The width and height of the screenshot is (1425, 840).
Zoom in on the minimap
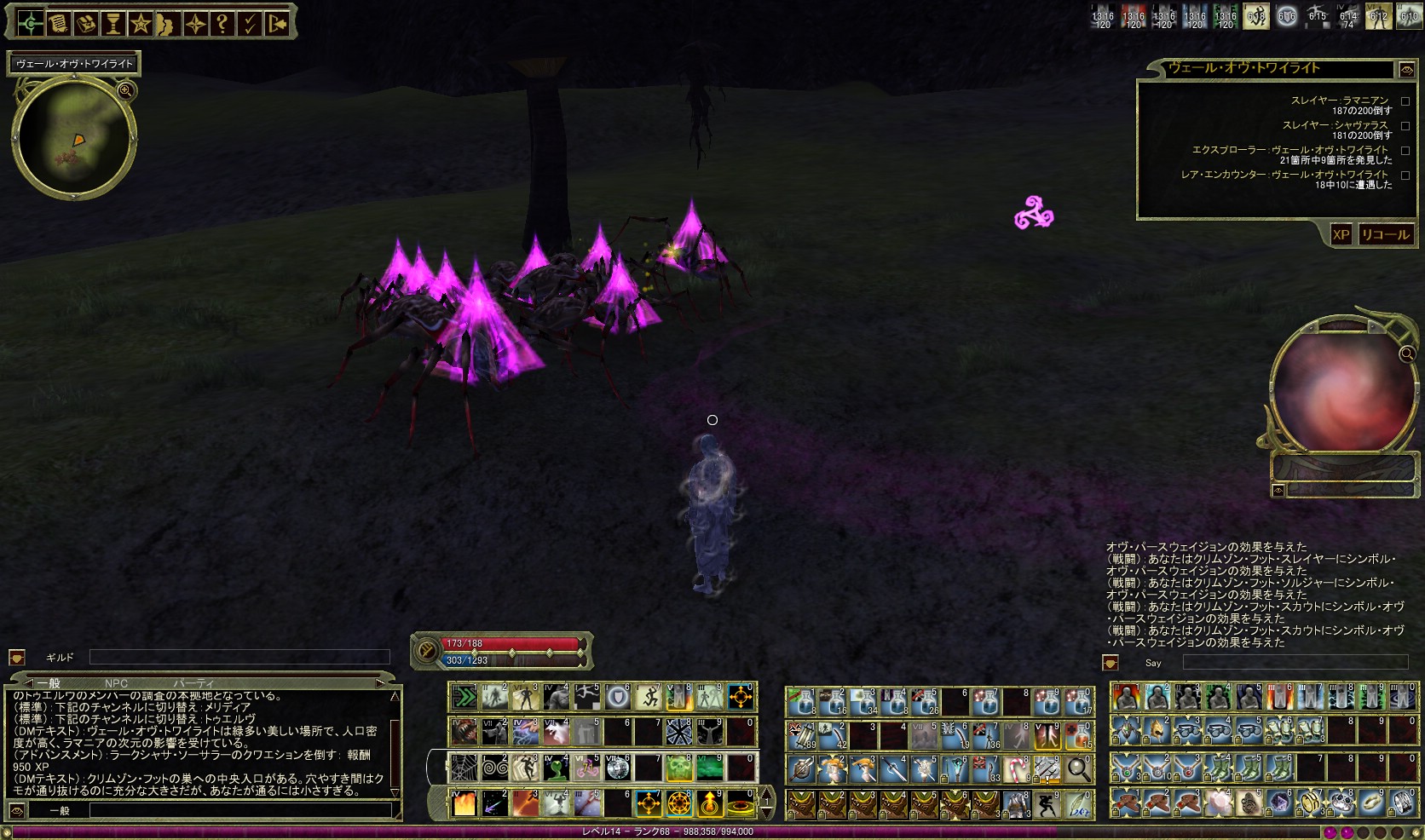click(x=125, y=90)
